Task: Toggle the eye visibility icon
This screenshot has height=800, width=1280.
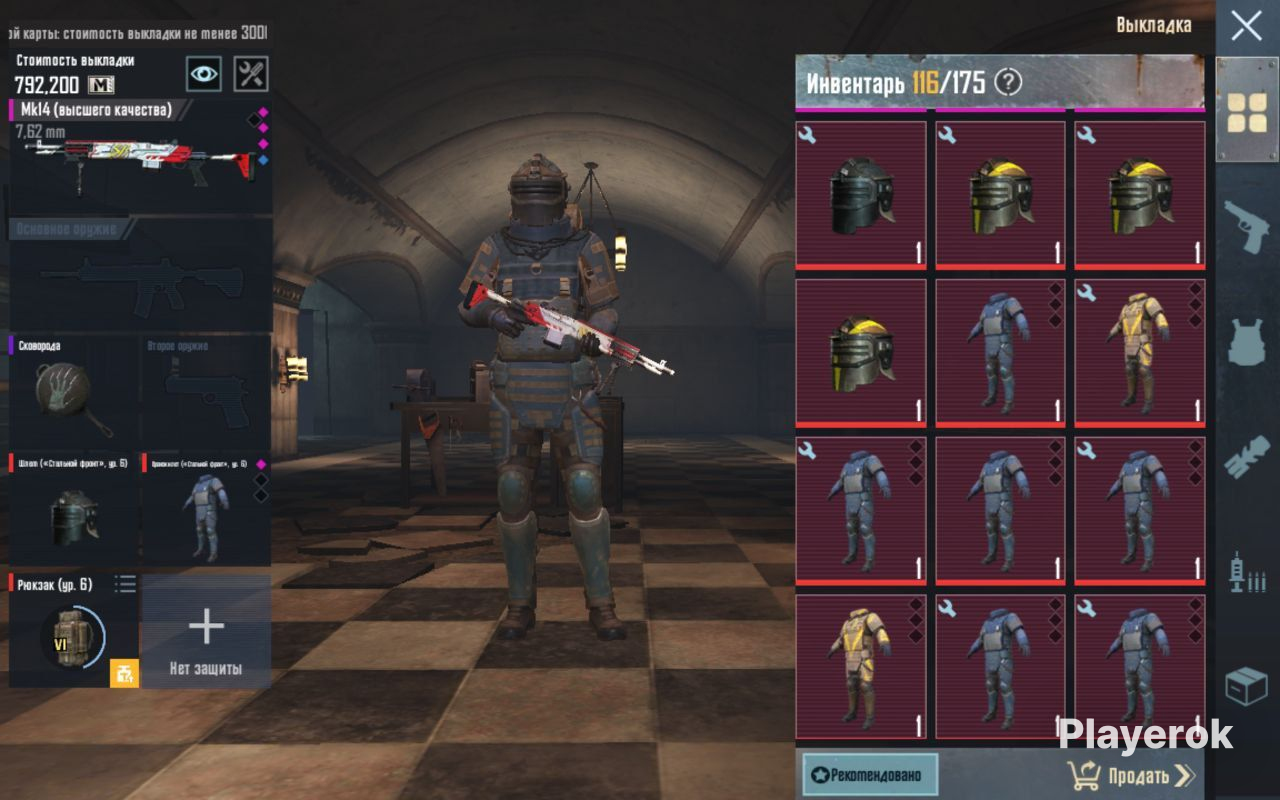Action: (203, 73)
